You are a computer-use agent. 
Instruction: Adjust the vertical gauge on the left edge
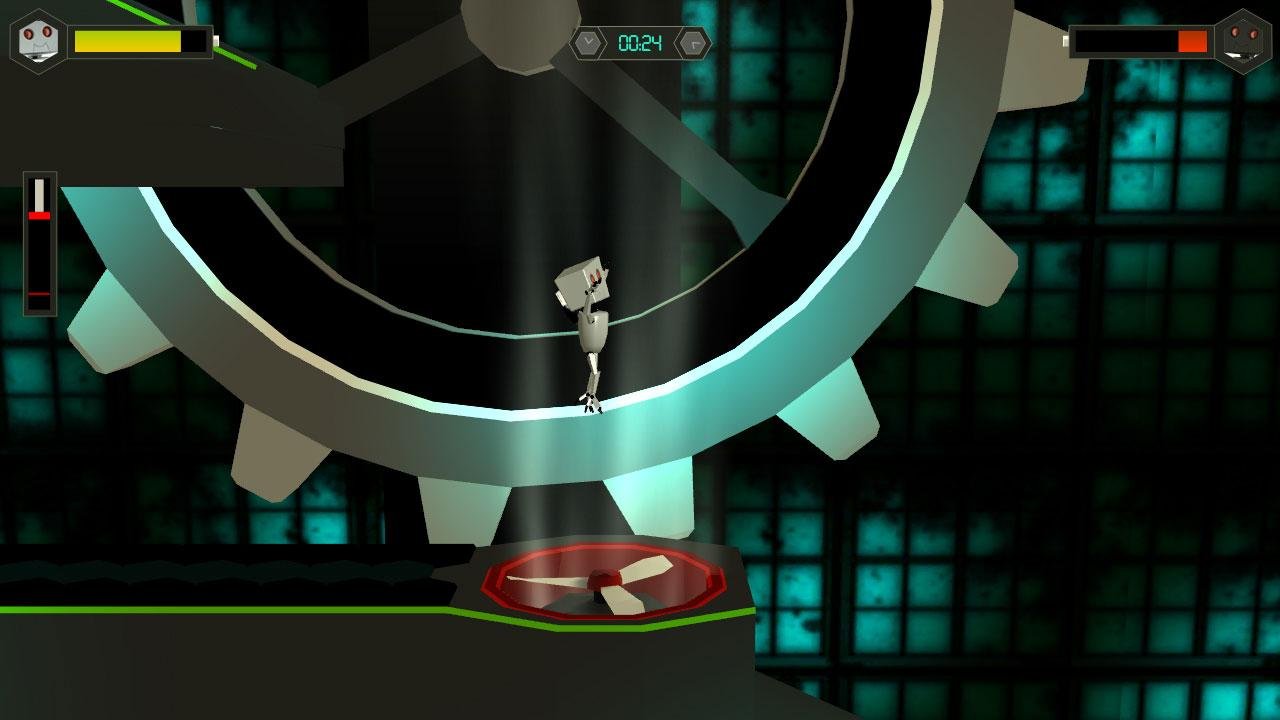[x=38, y=240]
